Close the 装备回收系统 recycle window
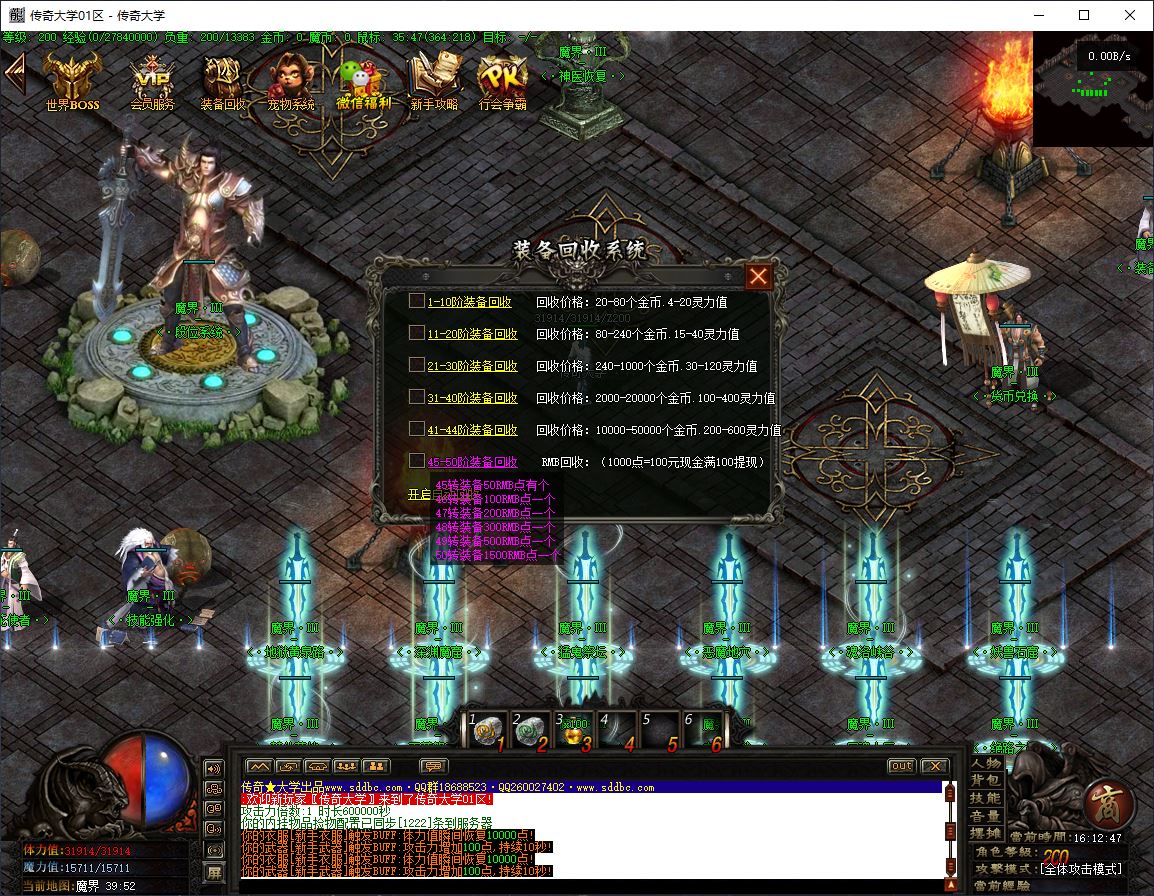This screenshot has width=1154, height=896. click(759, 276)
